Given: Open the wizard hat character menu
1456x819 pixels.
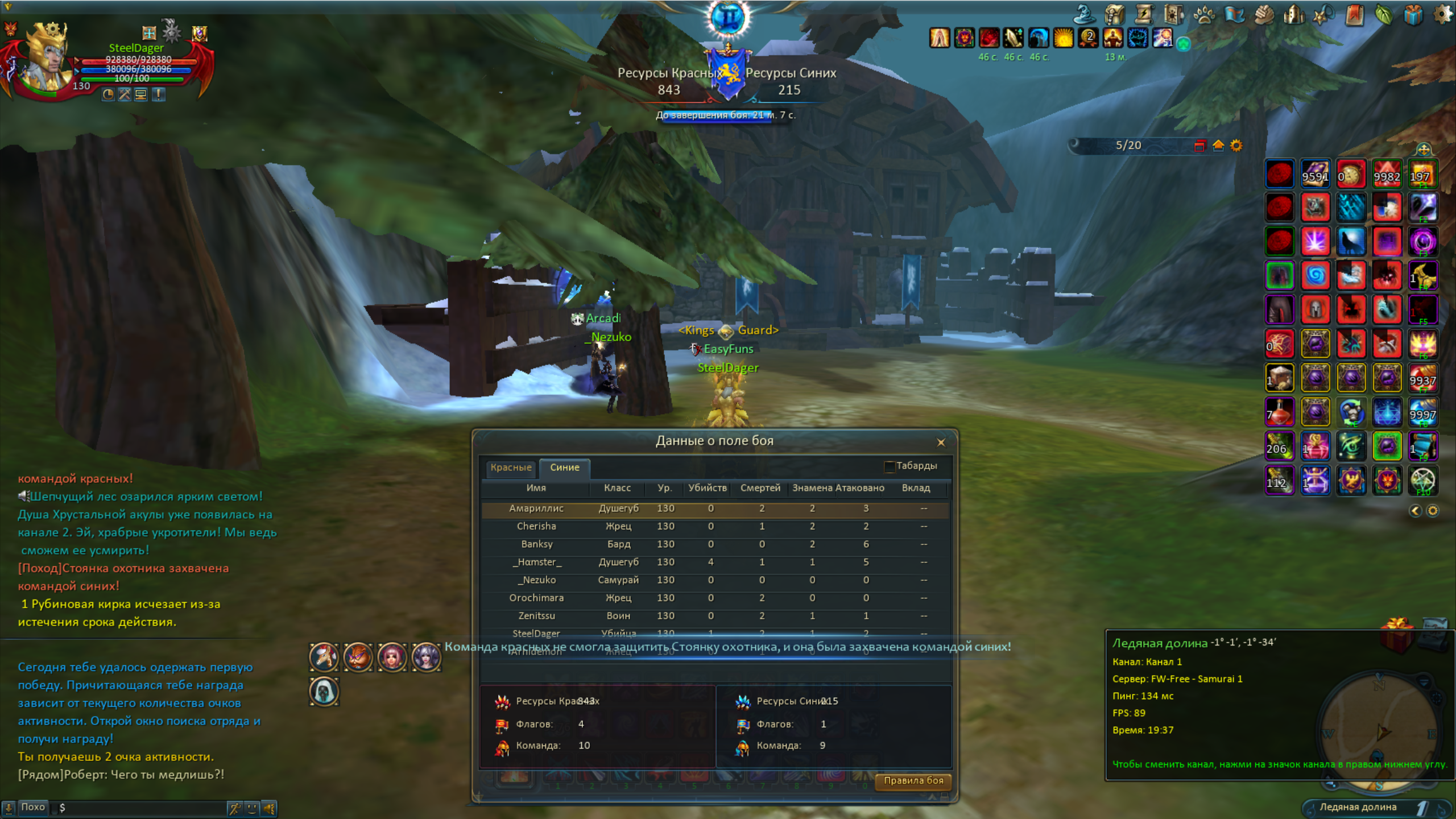Looking at the screenshot, I should click(1085, 15).
